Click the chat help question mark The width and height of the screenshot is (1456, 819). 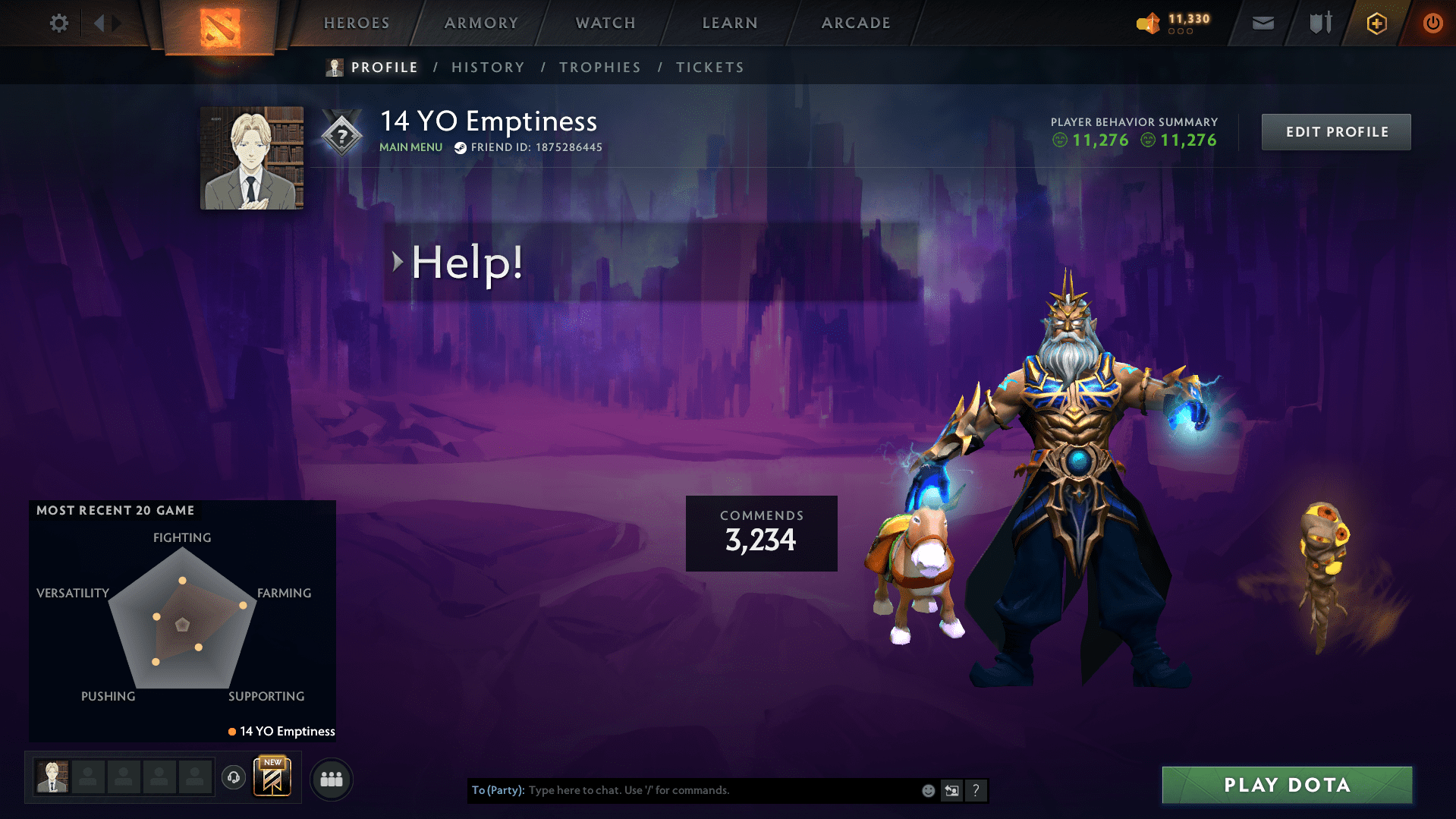pos(976,790)
